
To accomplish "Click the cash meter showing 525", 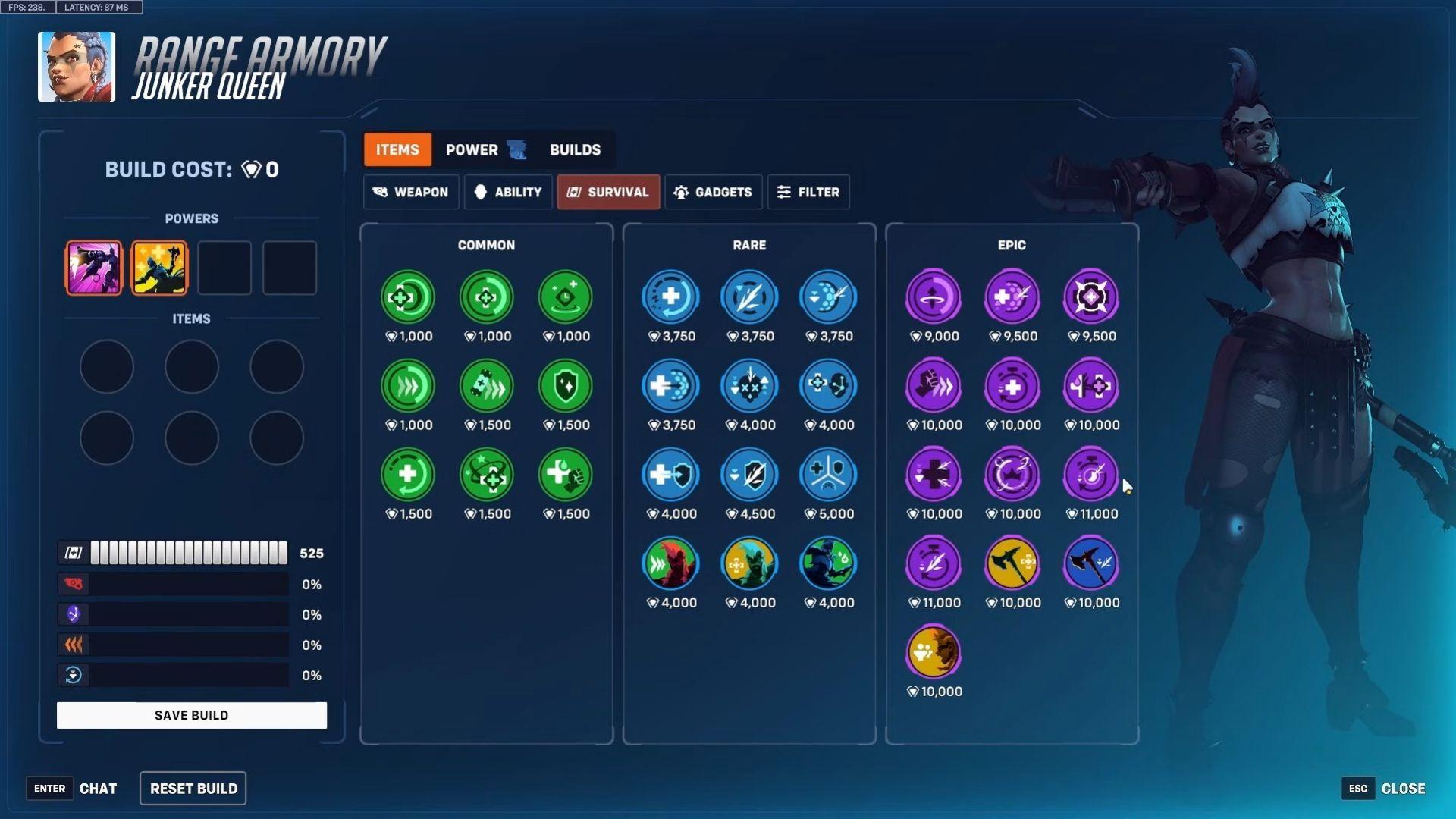I will (x=187, y=553).
